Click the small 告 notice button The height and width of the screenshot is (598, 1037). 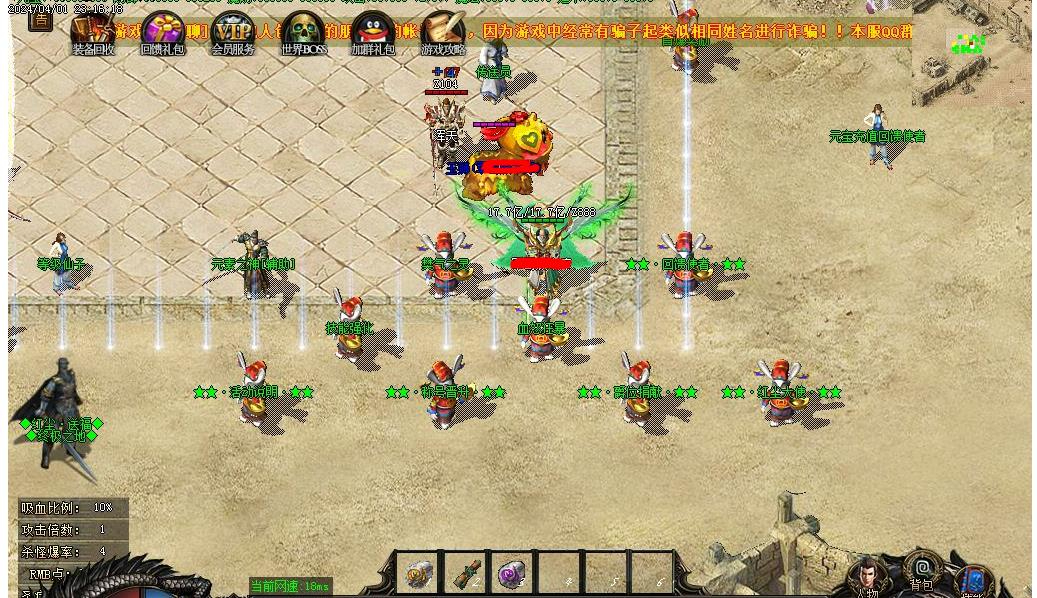click(x=40, y=20)
